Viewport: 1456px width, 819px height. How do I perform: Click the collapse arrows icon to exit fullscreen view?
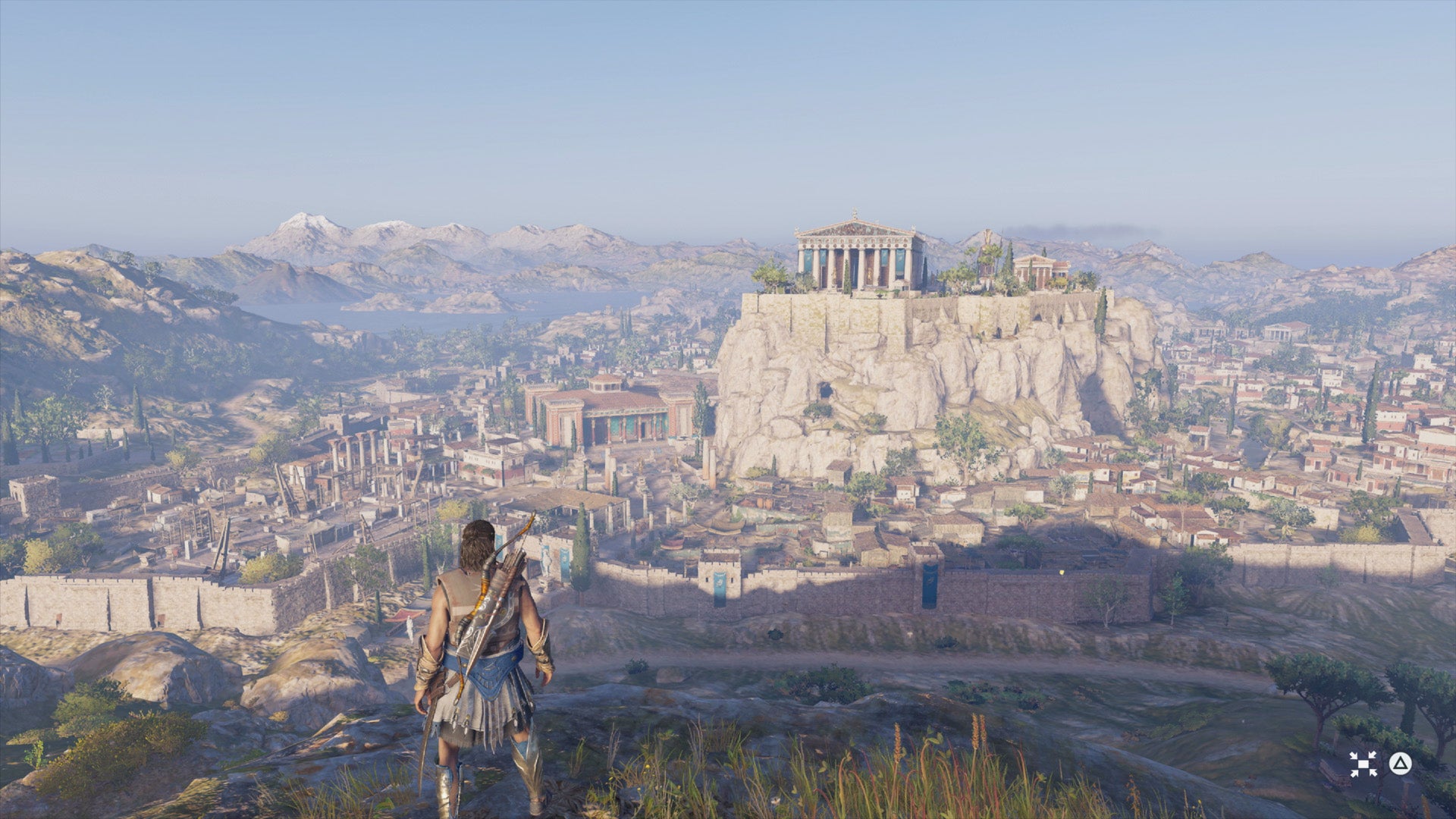(1363, 764)
